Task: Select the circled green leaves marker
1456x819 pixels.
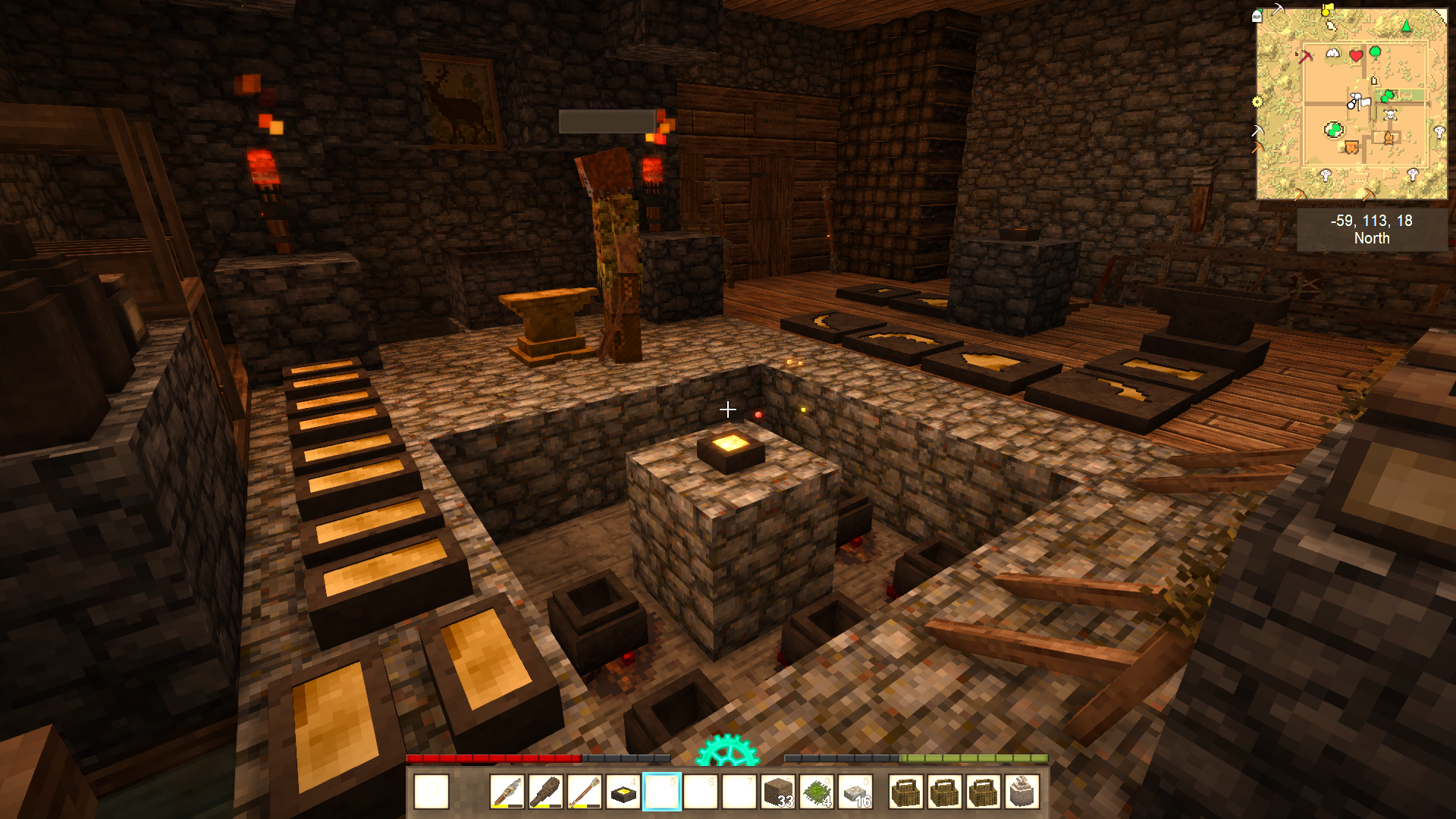Action: pos(1333,130)
